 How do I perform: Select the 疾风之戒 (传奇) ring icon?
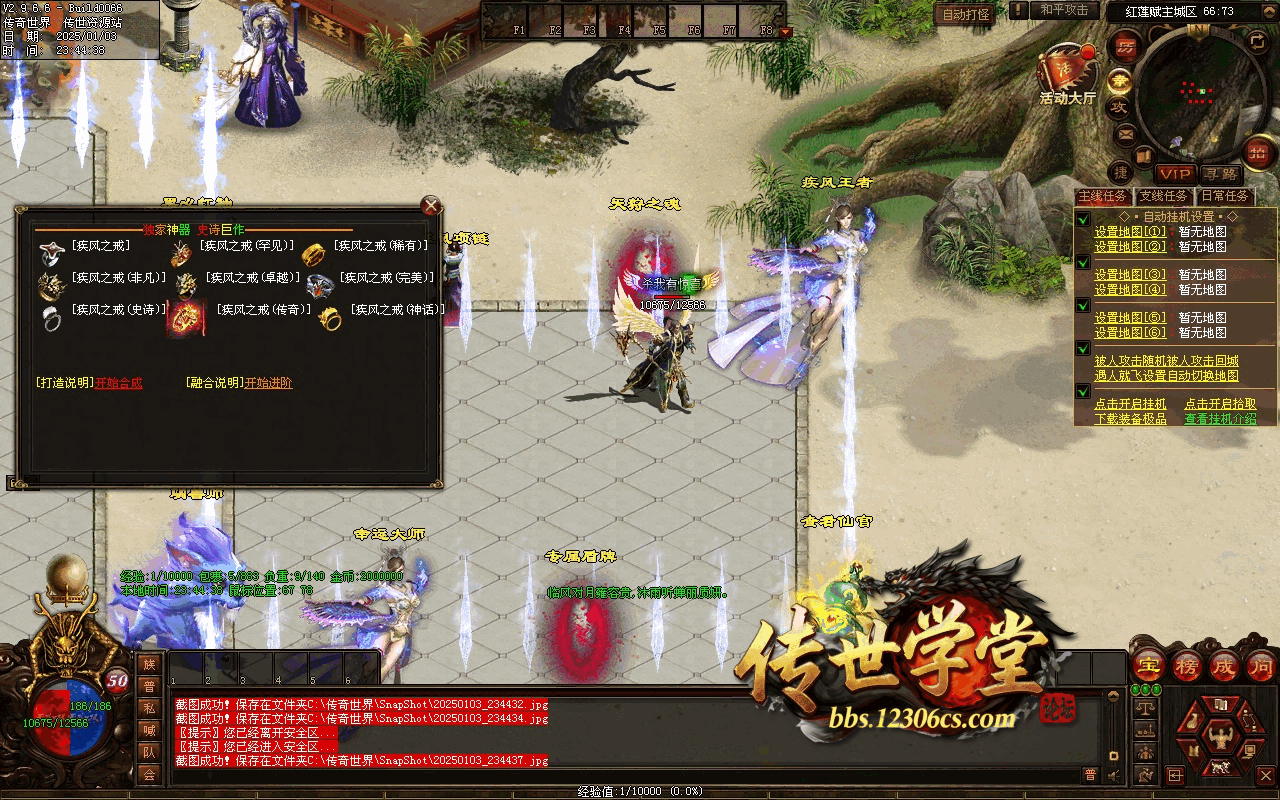point(185,316)
